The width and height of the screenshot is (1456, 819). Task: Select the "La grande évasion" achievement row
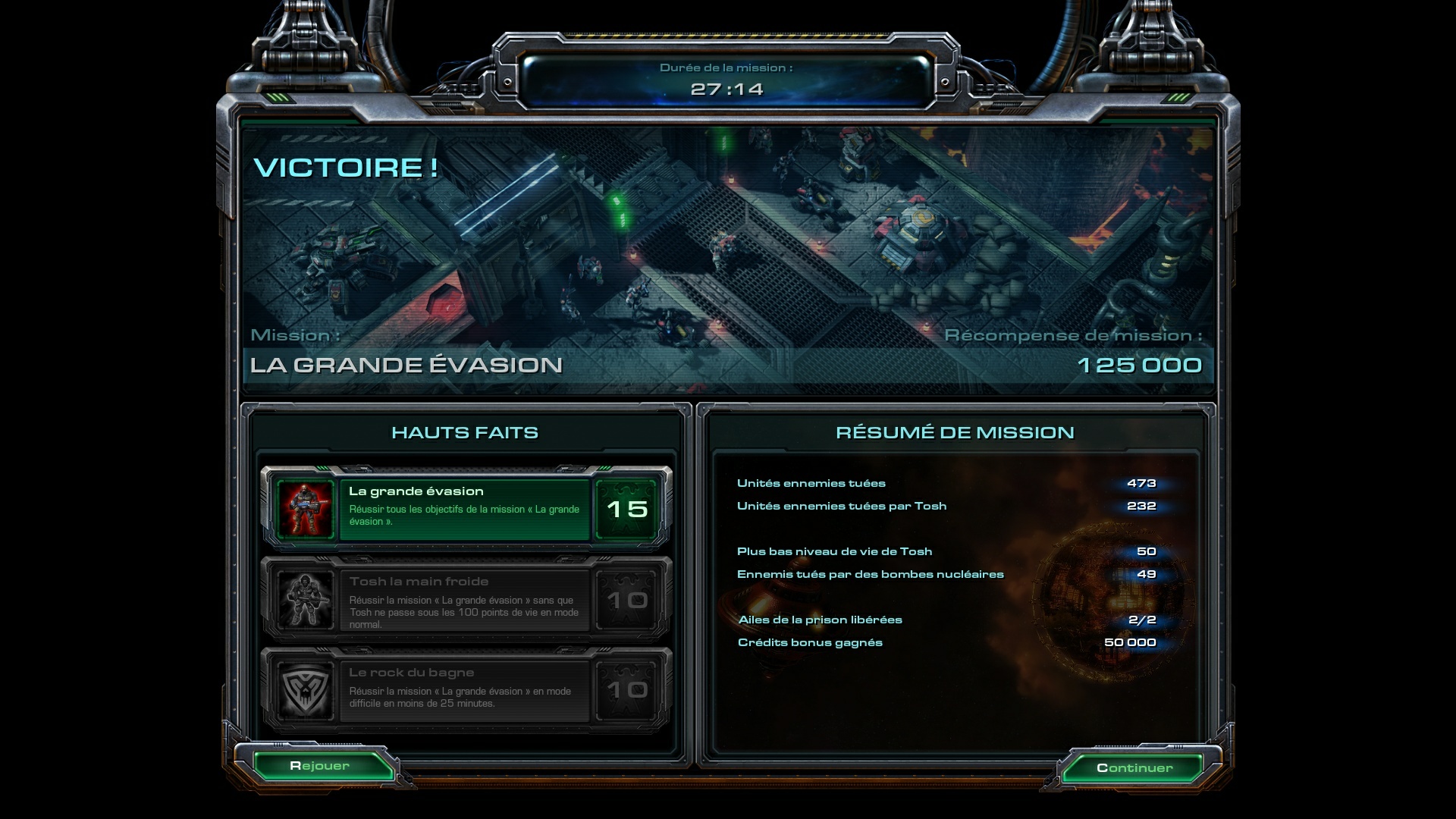pyautogui.click(x=466, y=508)
